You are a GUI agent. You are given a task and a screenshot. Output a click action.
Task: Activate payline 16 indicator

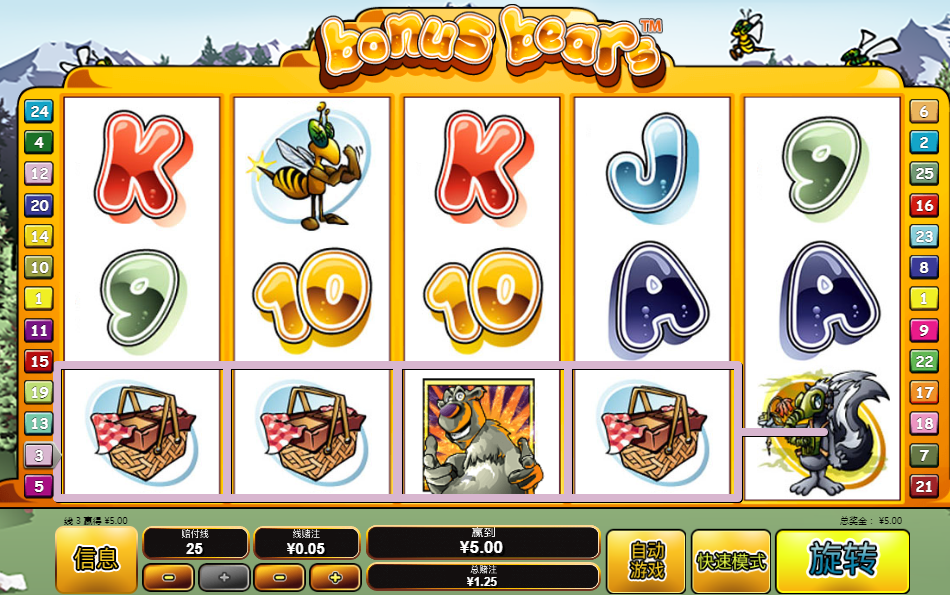(923, 206)
